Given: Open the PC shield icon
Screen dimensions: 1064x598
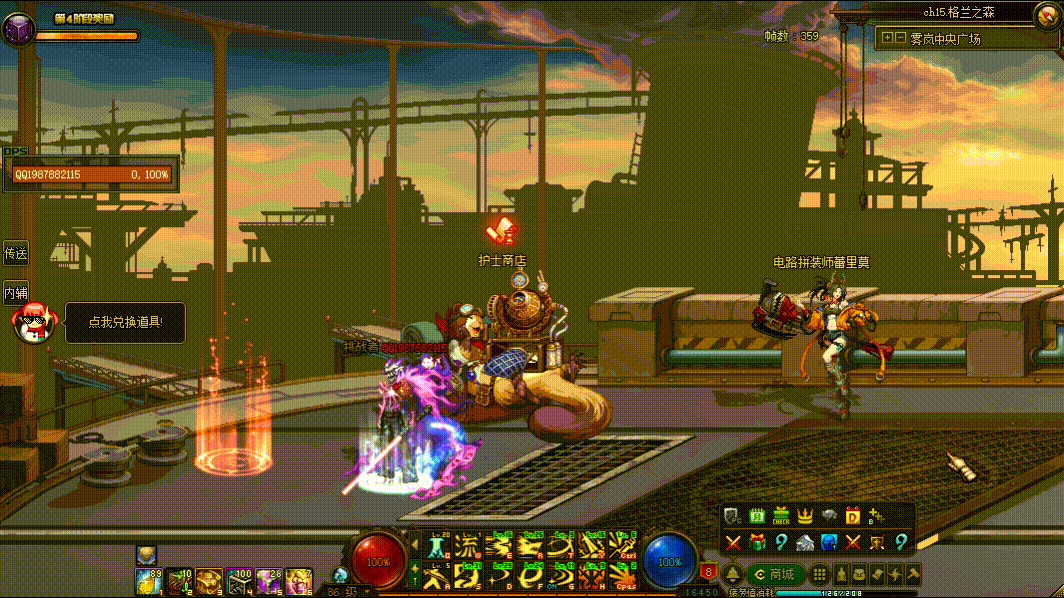Looking at the screenshot, I should [733, 516].
